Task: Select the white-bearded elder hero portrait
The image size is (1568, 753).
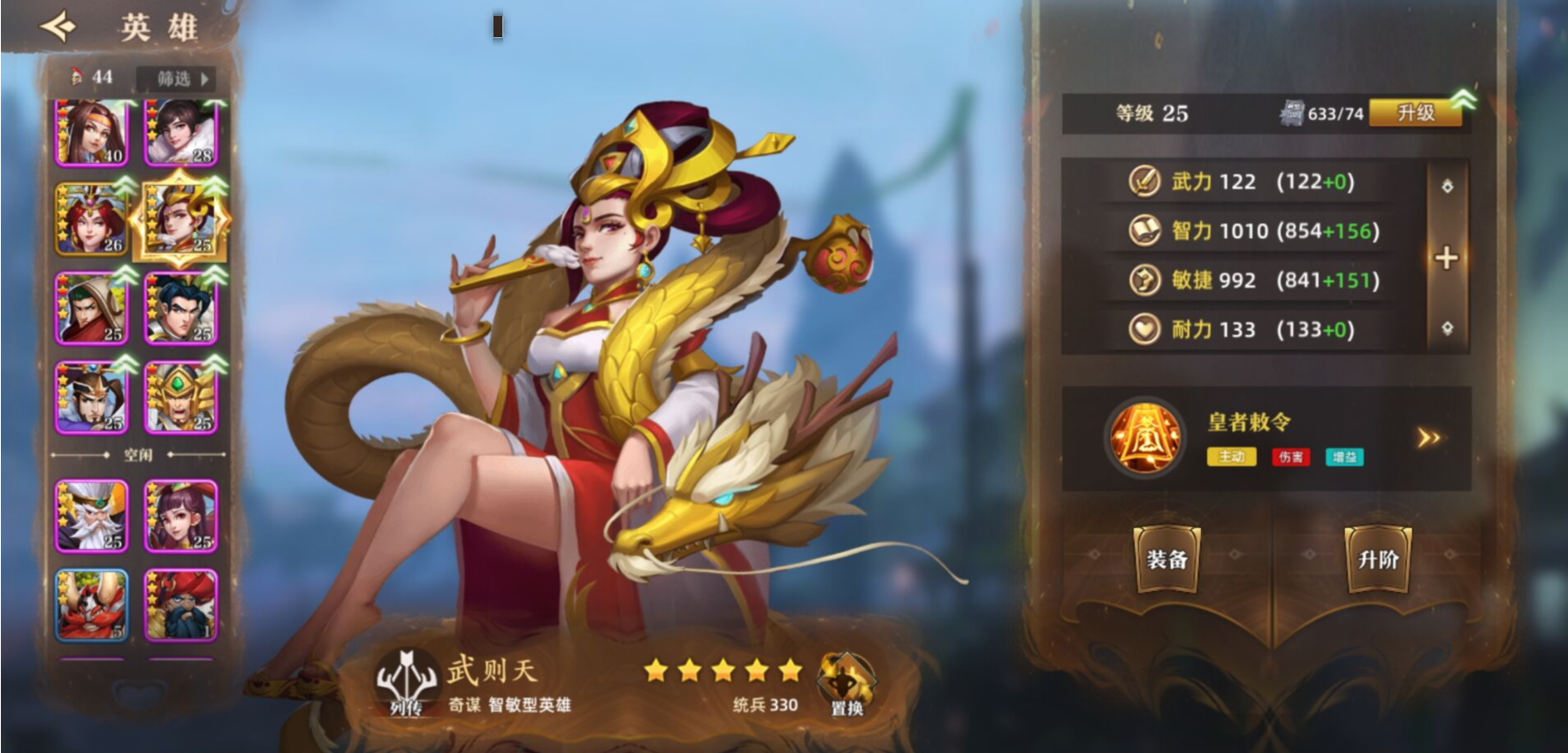Action: (x=92, y=515)
